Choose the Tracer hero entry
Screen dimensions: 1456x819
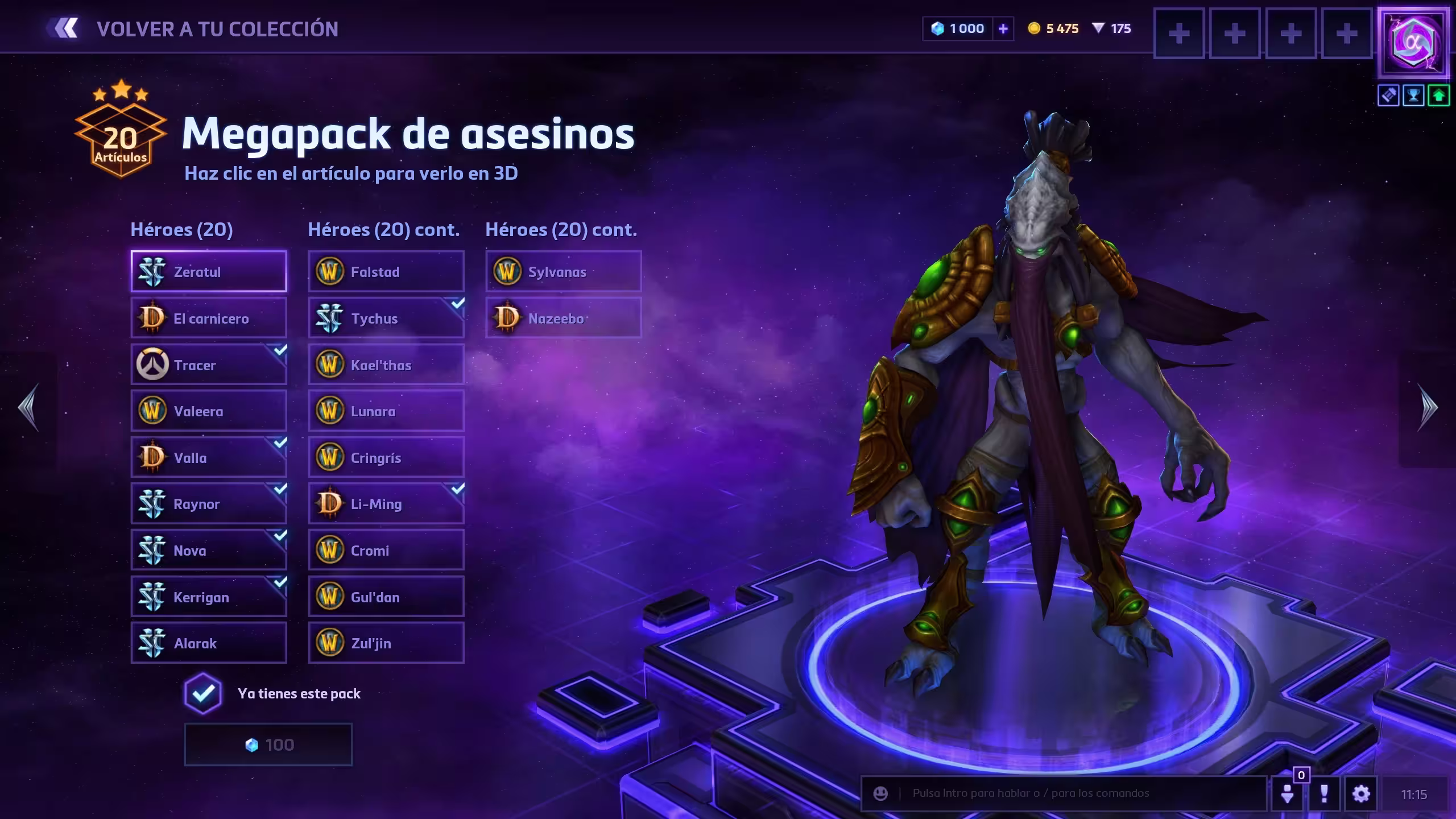coord(209,365)
